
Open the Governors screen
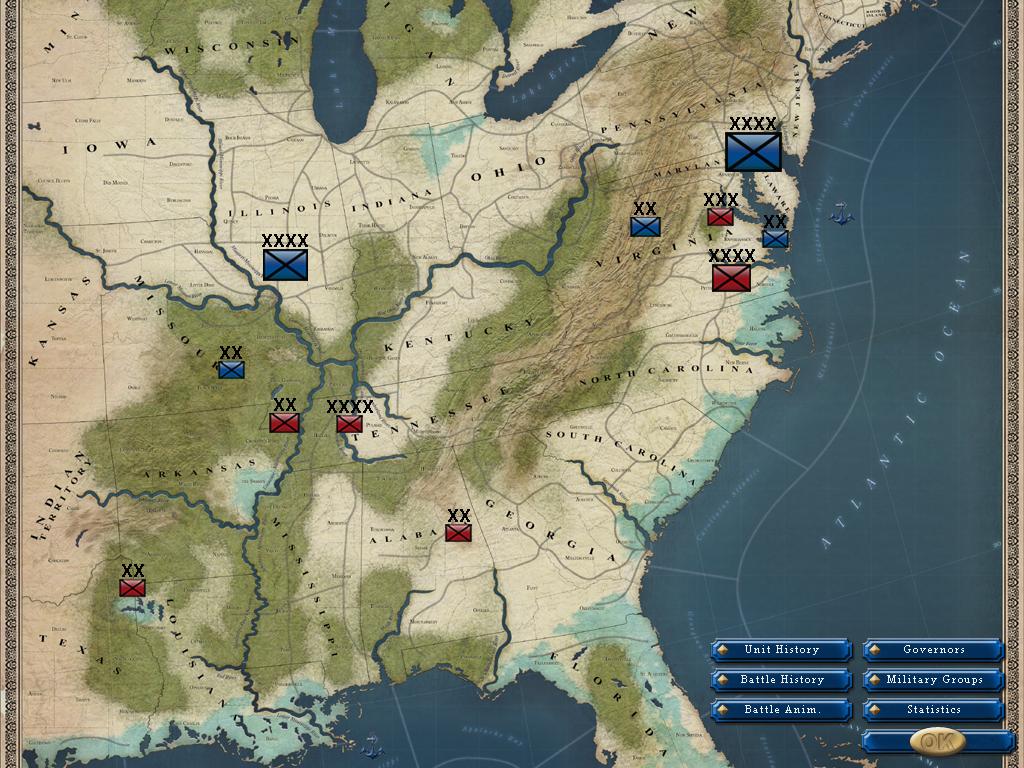[x=933, y=650]
